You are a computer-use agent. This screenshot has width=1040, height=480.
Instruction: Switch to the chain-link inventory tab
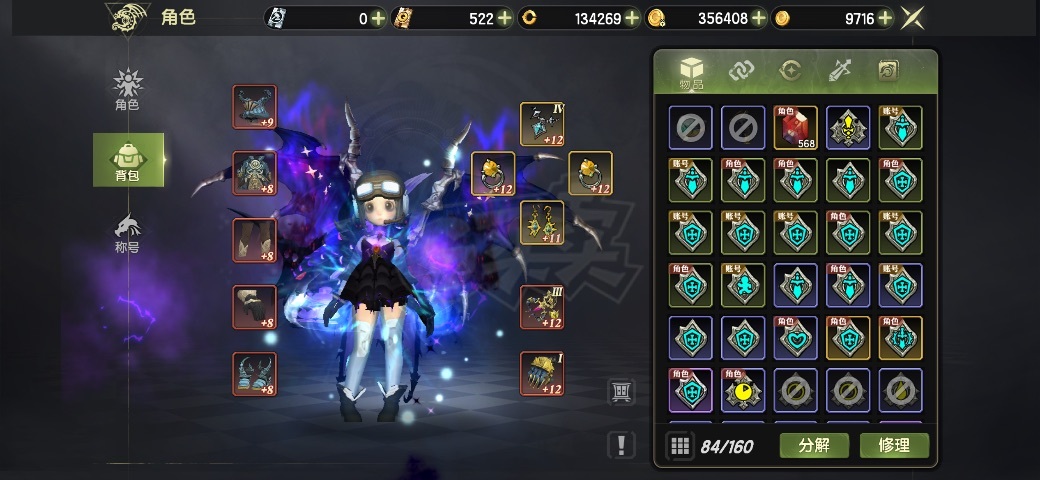(x=741, y=70)
